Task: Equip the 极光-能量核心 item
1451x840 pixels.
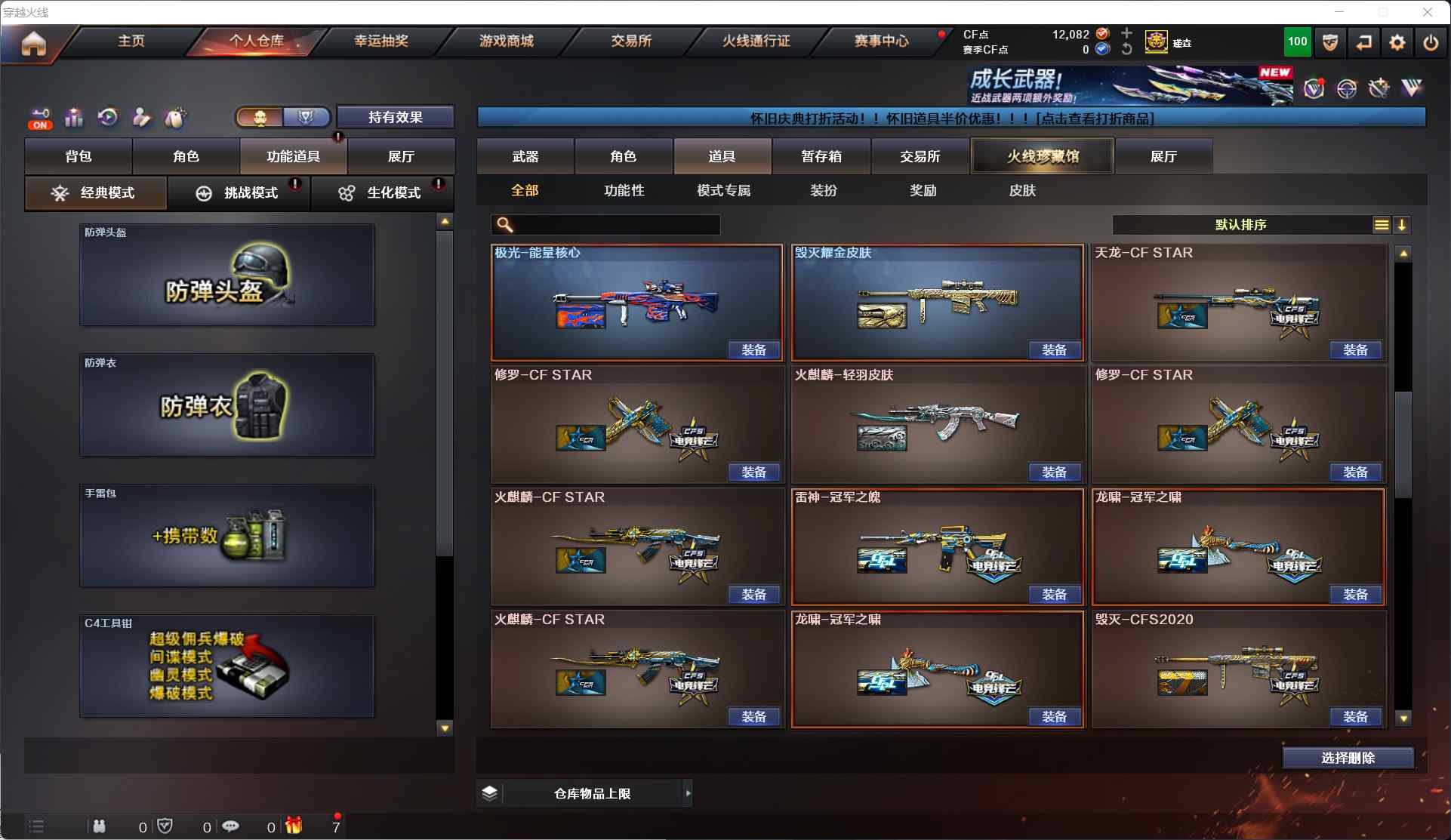Action: (x=753, y=350)
